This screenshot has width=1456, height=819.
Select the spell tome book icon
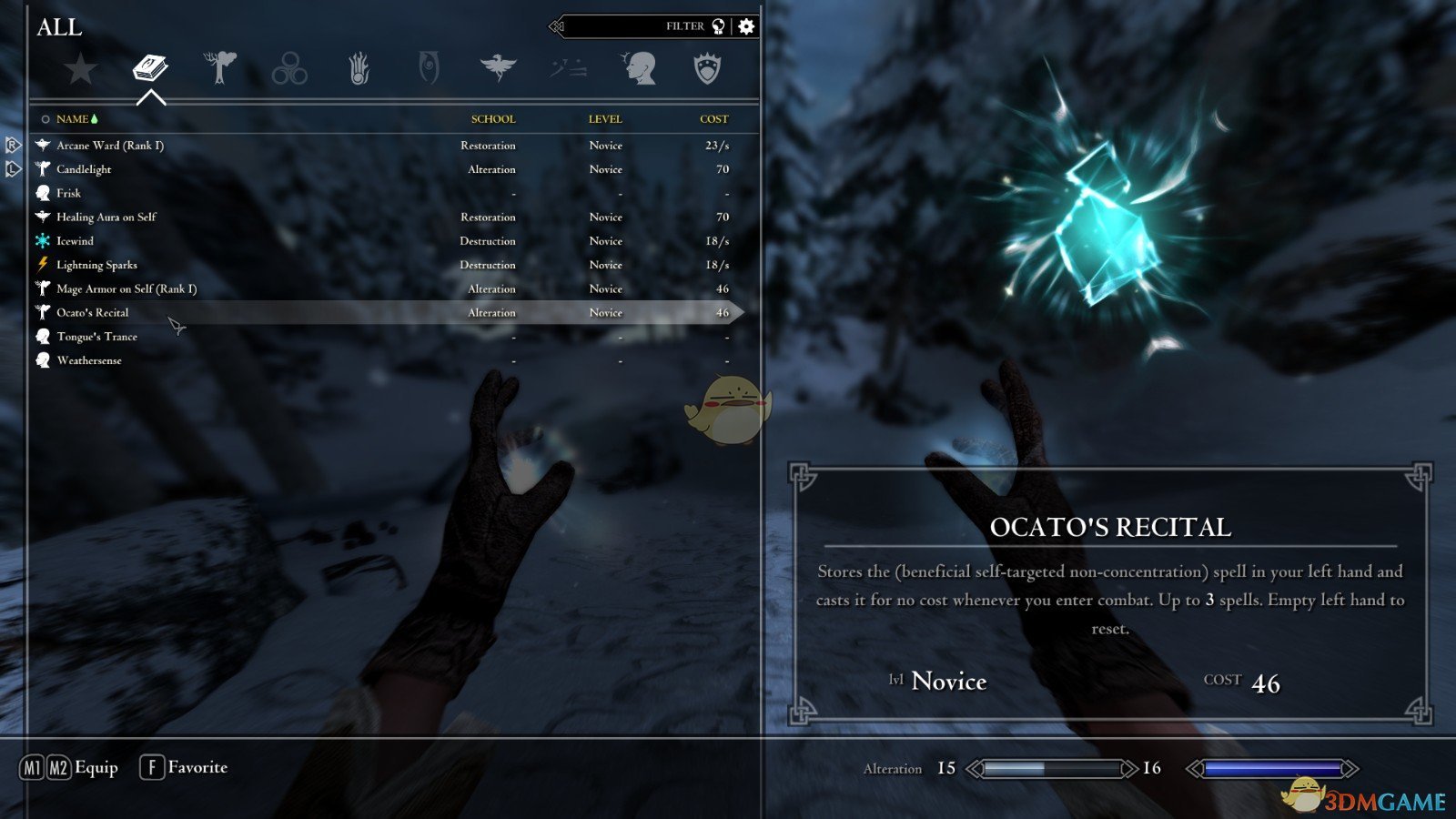pyautogui.click(x=151, y=68)
